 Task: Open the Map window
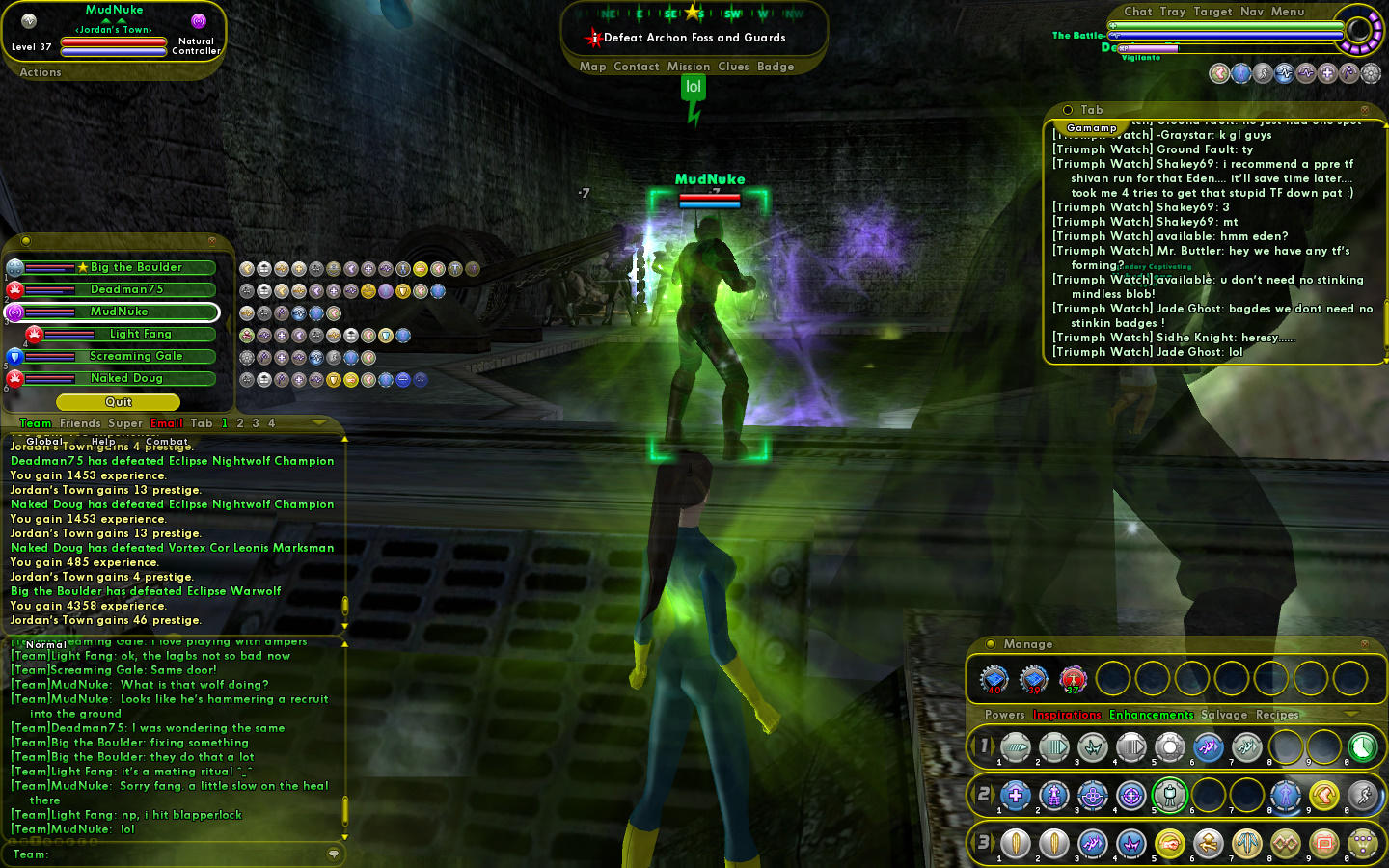pyautogui.click(x=592, y=67)
